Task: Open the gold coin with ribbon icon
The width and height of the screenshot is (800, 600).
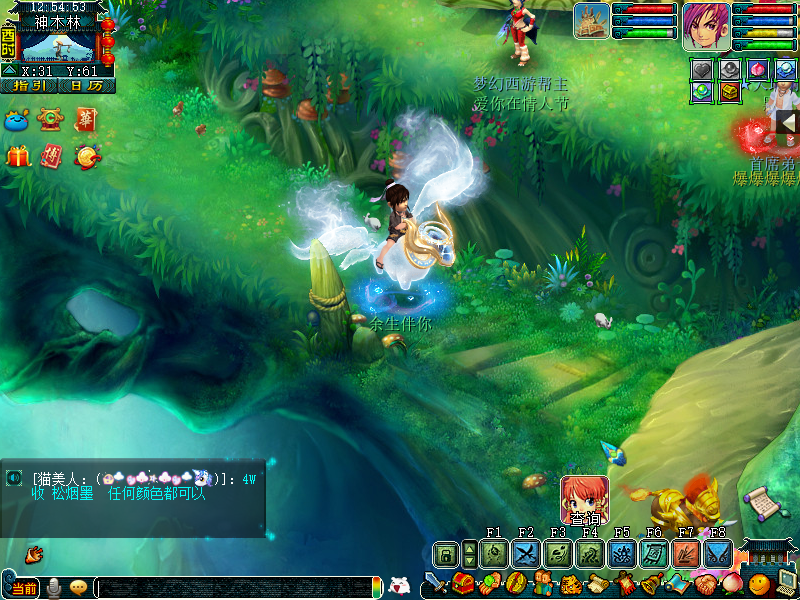Action: (86, 156)
